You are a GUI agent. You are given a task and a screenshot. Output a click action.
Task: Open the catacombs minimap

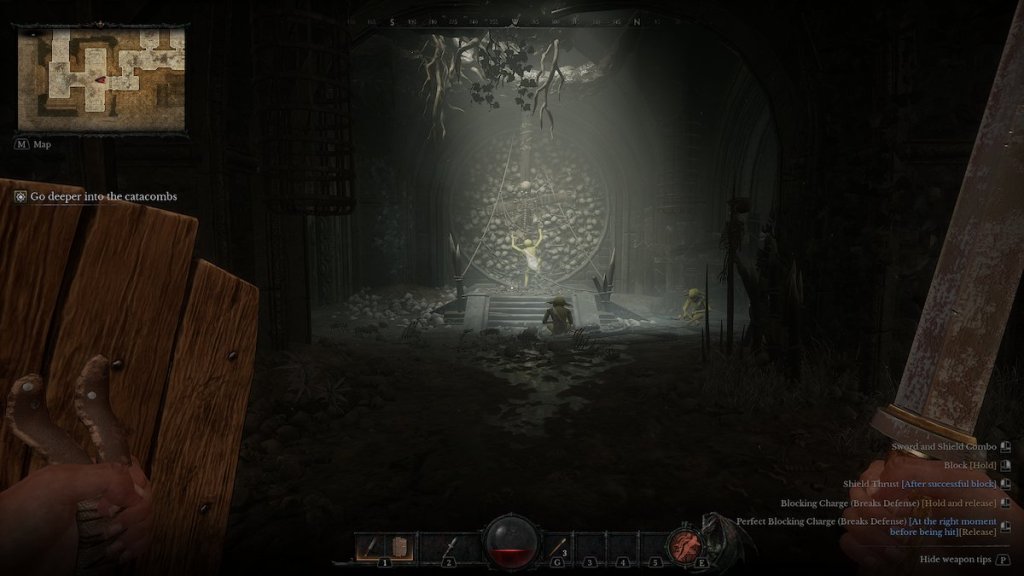click(101, 80)
